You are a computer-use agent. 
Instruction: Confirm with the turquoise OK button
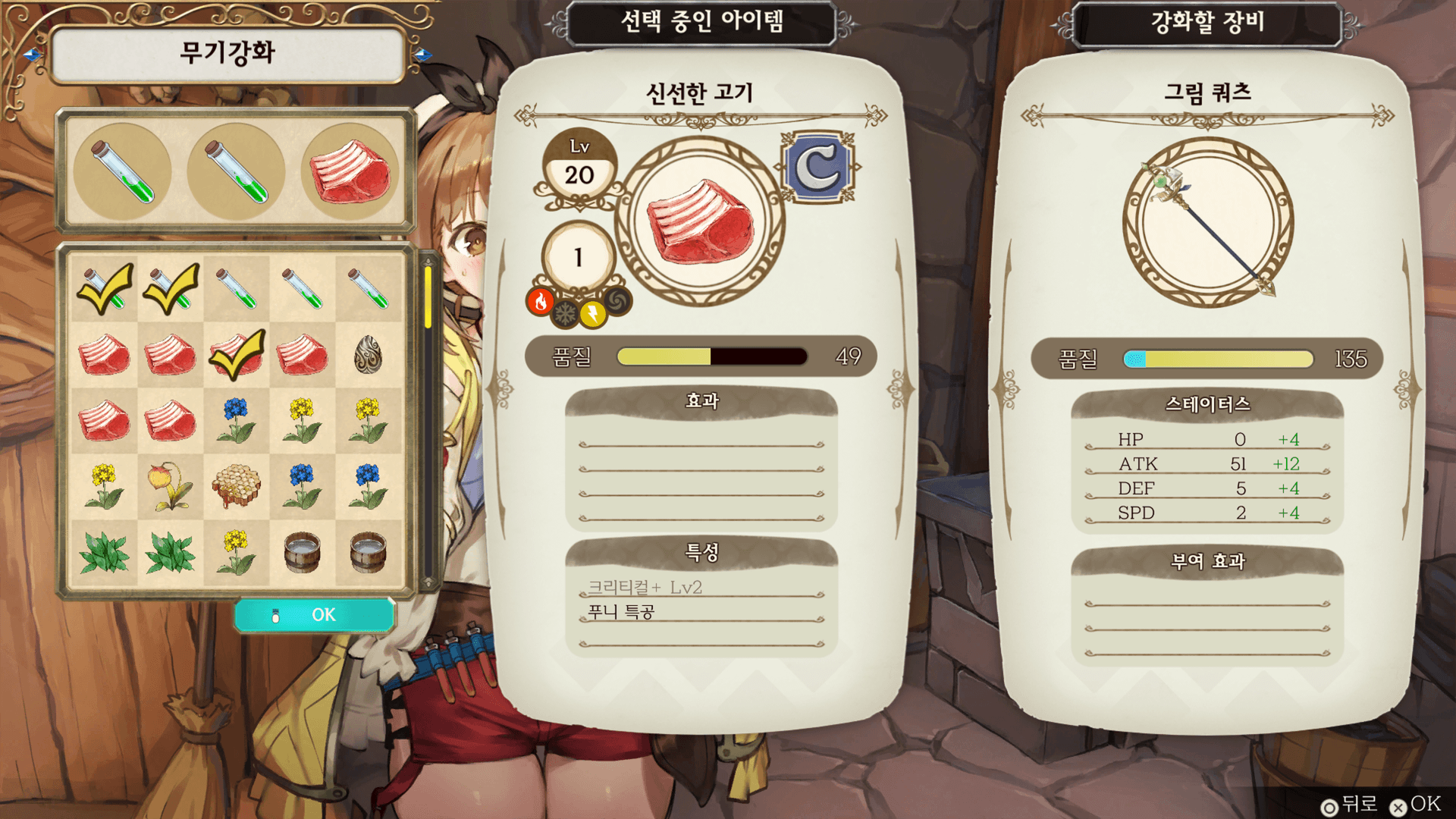point(315,614)
